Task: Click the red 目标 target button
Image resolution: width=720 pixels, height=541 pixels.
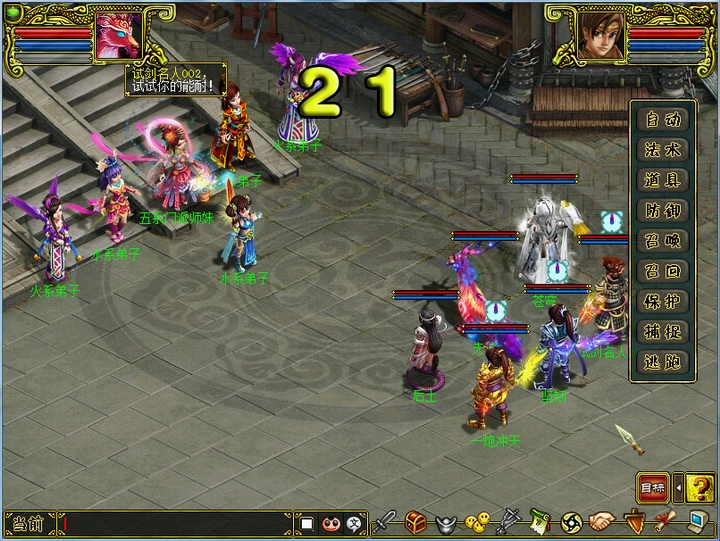Action: tap(653, 488)
